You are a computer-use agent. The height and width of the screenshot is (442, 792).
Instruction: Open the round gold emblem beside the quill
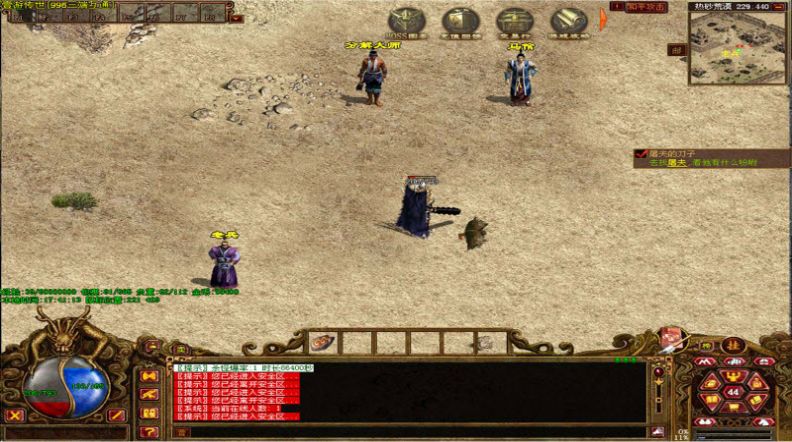click(x=732, y=344)
